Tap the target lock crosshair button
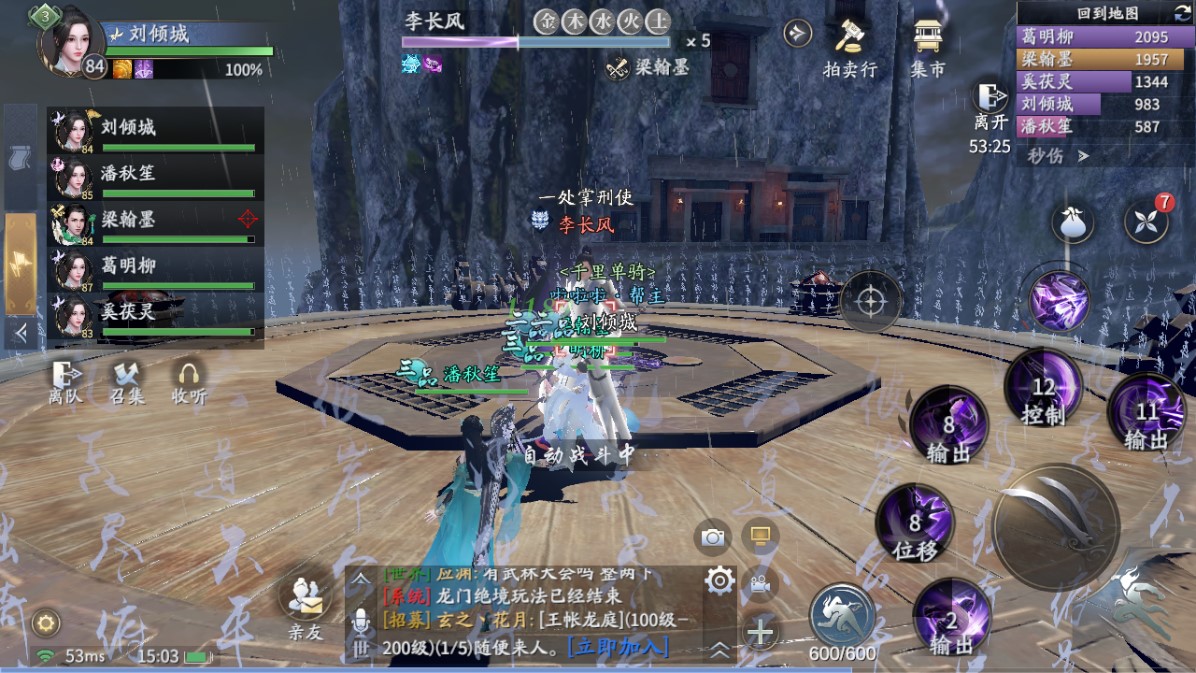1196x673 pixels. (x=870, y=300)
